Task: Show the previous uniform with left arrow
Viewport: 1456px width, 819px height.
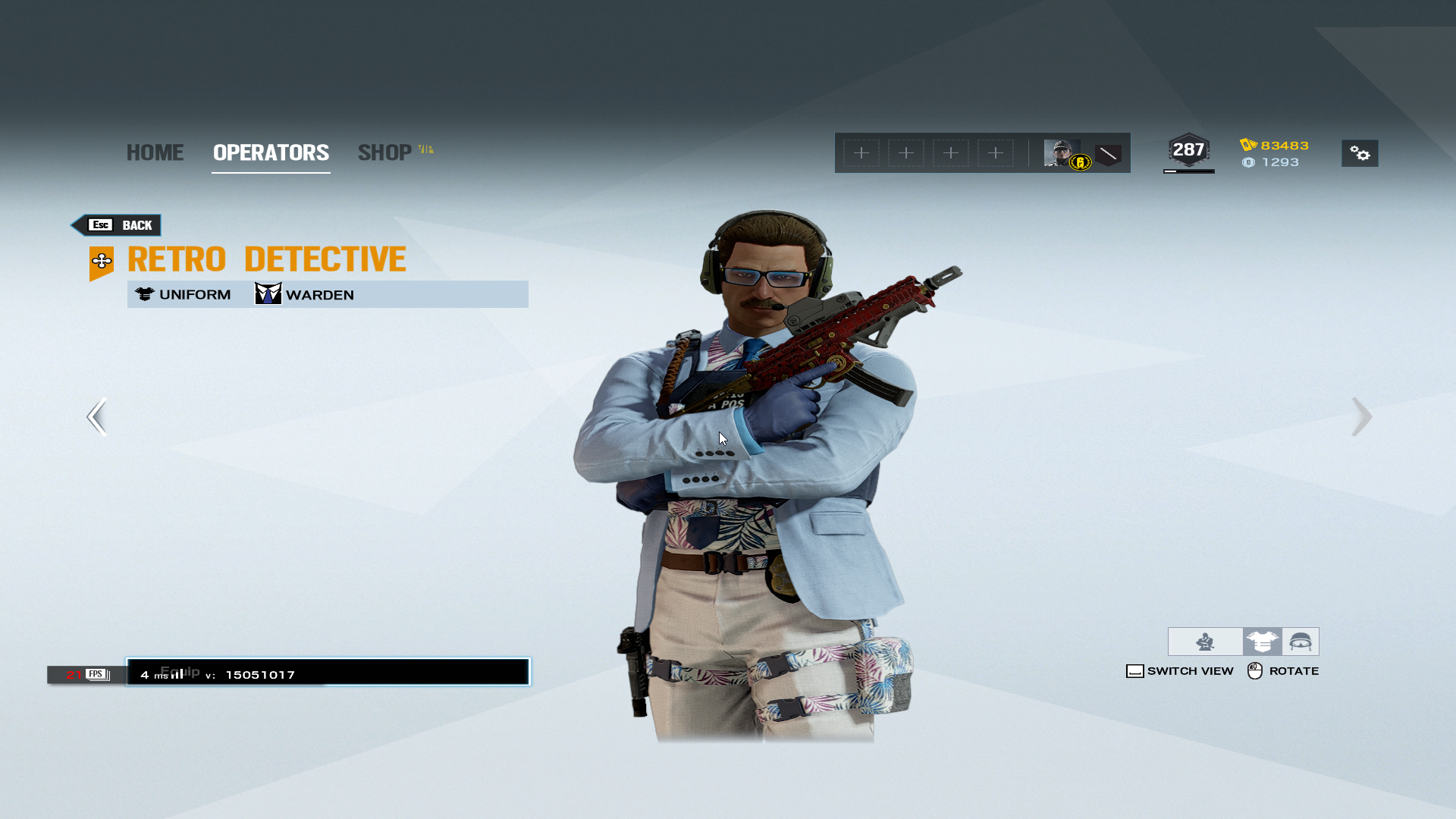Action: click(x=97, y=416)
